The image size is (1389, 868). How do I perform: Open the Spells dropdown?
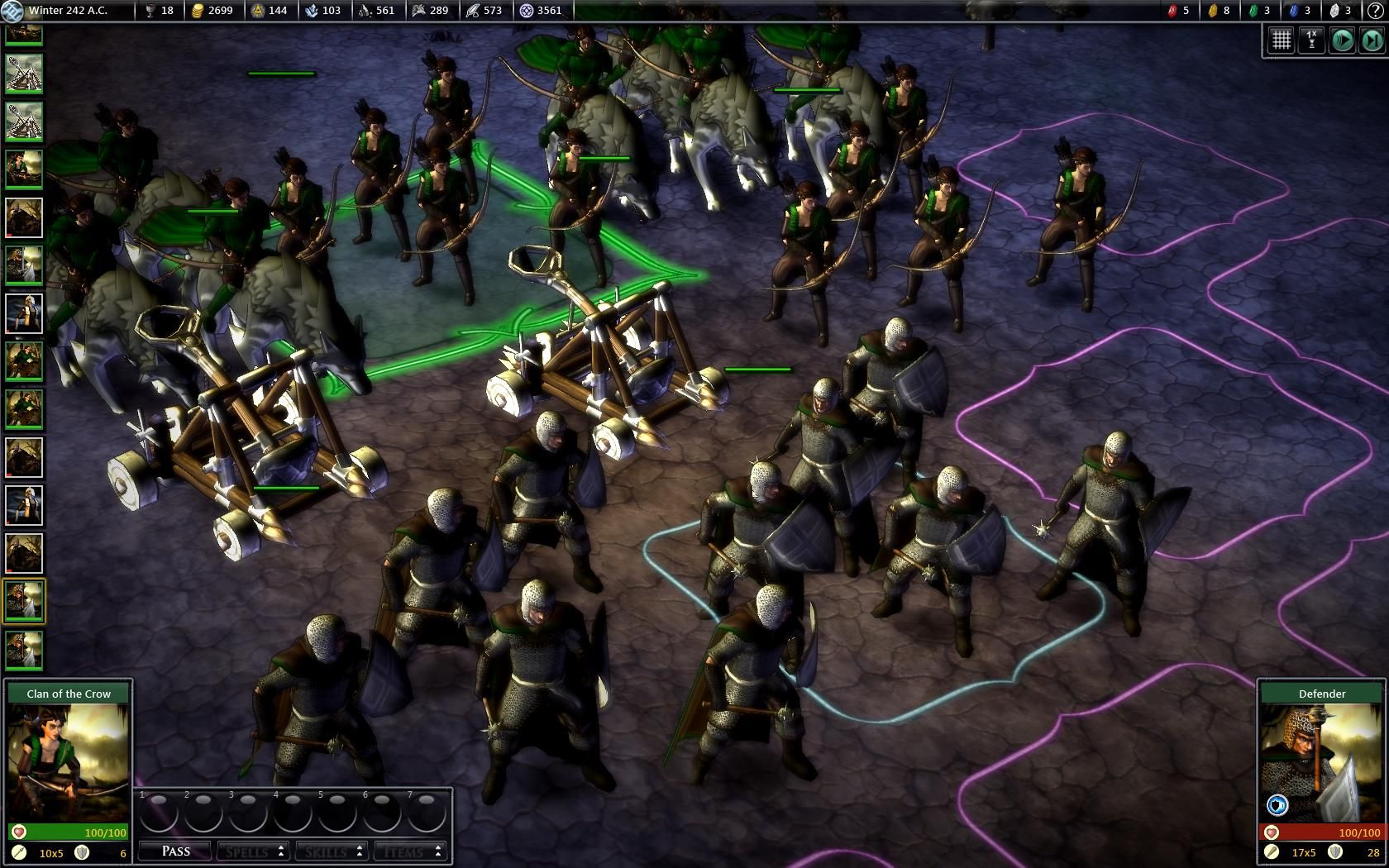pyautogui.click(x=251, y=851)
